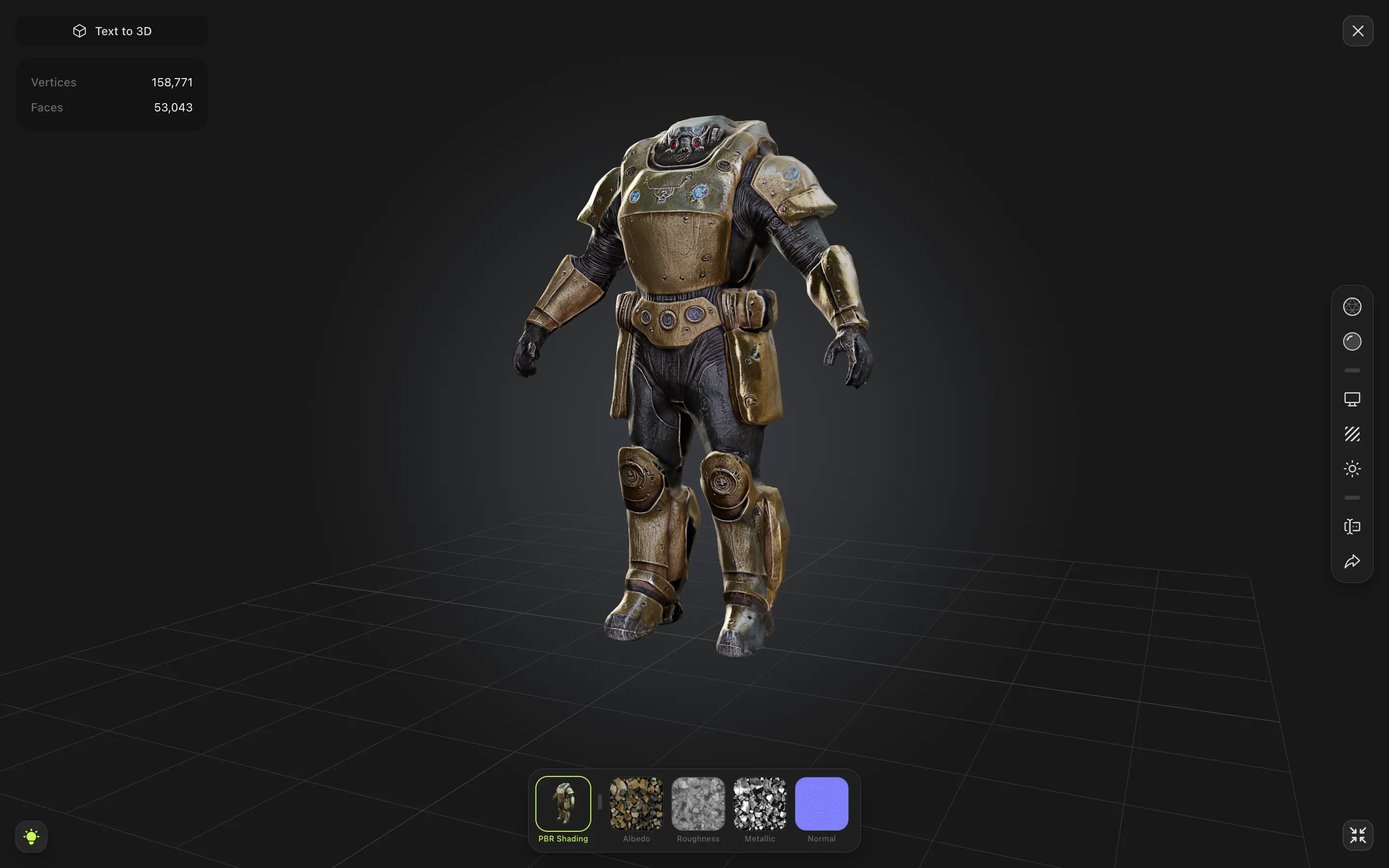Exit the expanded model viewer
This screenshot has width=1389, height=868.
[x=1358, y=835]
